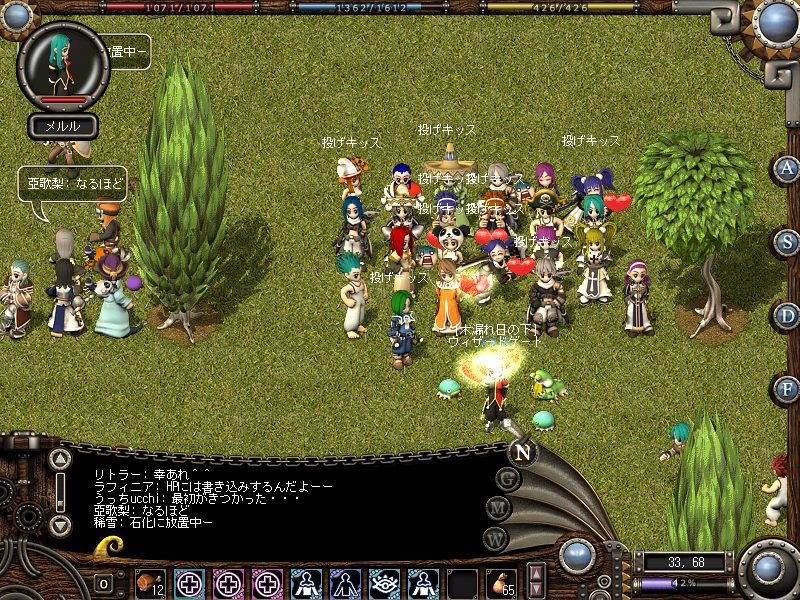Select the pouch item slot showing 65
This screenshot has height=600, width=800.
500,582
